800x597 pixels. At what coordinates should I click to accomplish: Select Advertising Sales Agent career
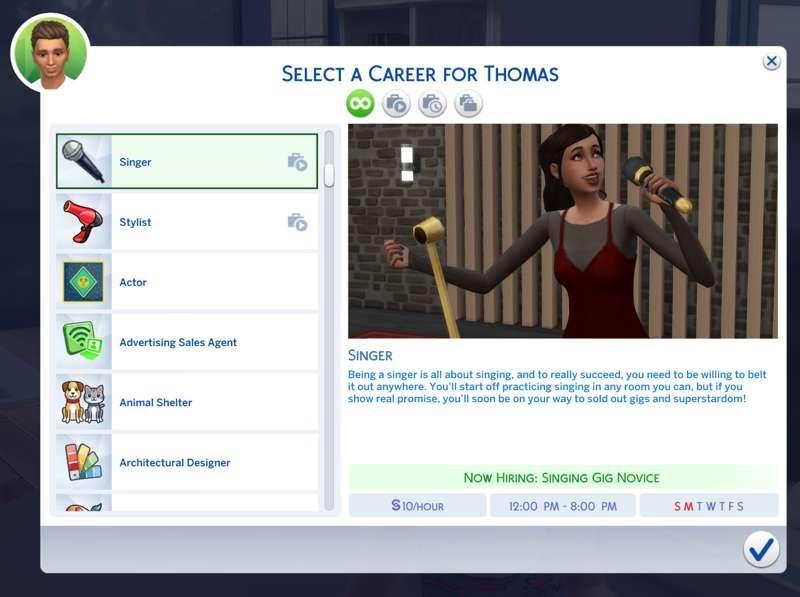[187, 342]
